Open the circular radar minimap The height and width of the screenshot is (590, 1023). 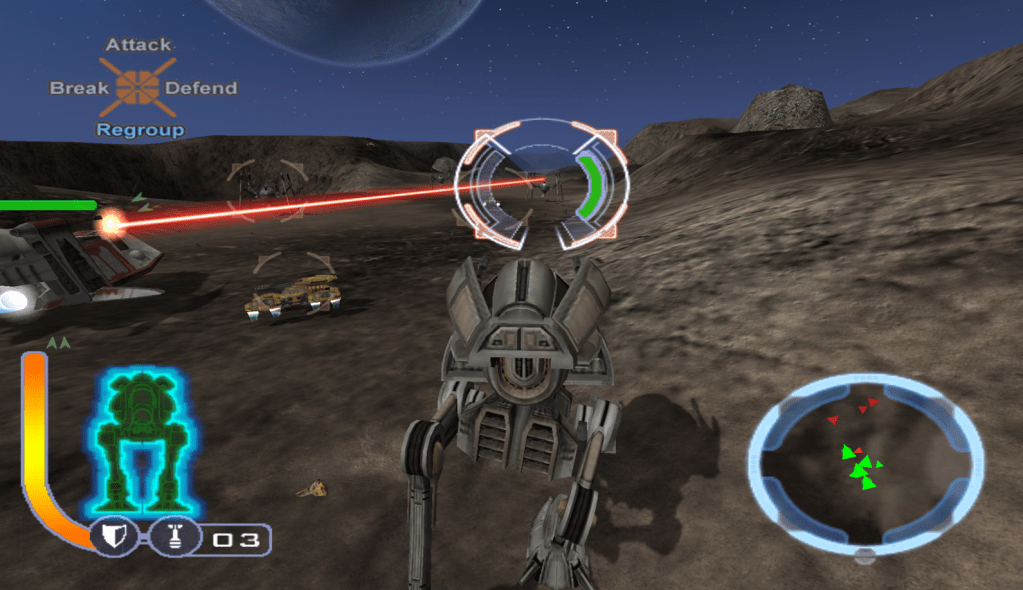(x=866, y=465)
